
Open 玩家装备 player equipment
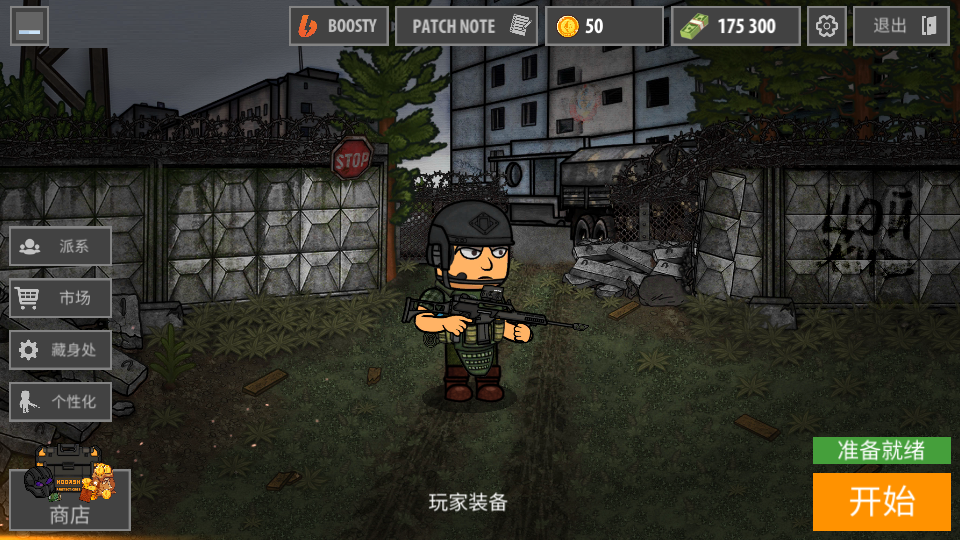468,502
